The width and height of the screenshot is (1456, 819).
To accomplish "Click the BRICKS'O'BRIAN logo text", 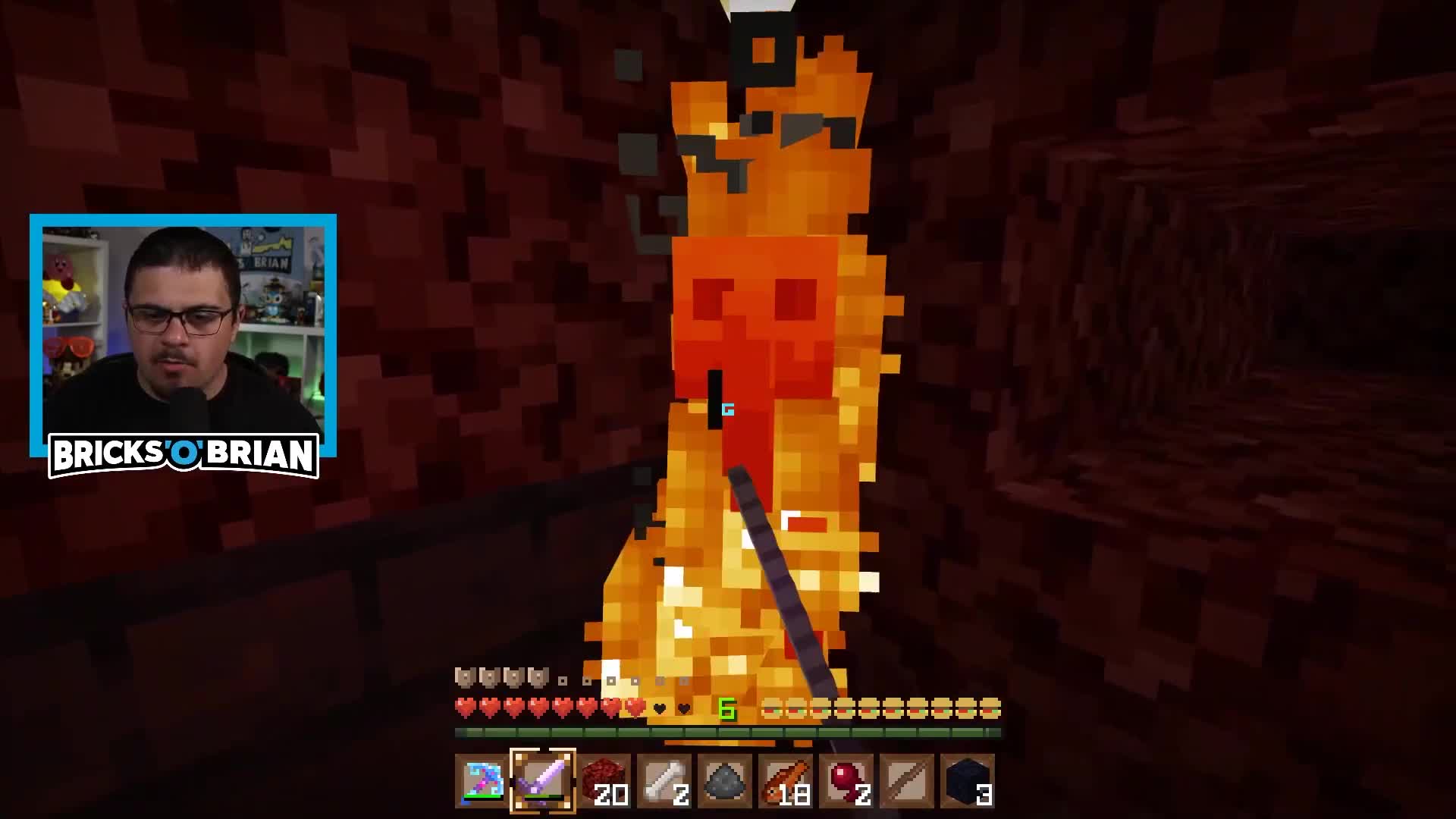I will [x=184, y=452].
